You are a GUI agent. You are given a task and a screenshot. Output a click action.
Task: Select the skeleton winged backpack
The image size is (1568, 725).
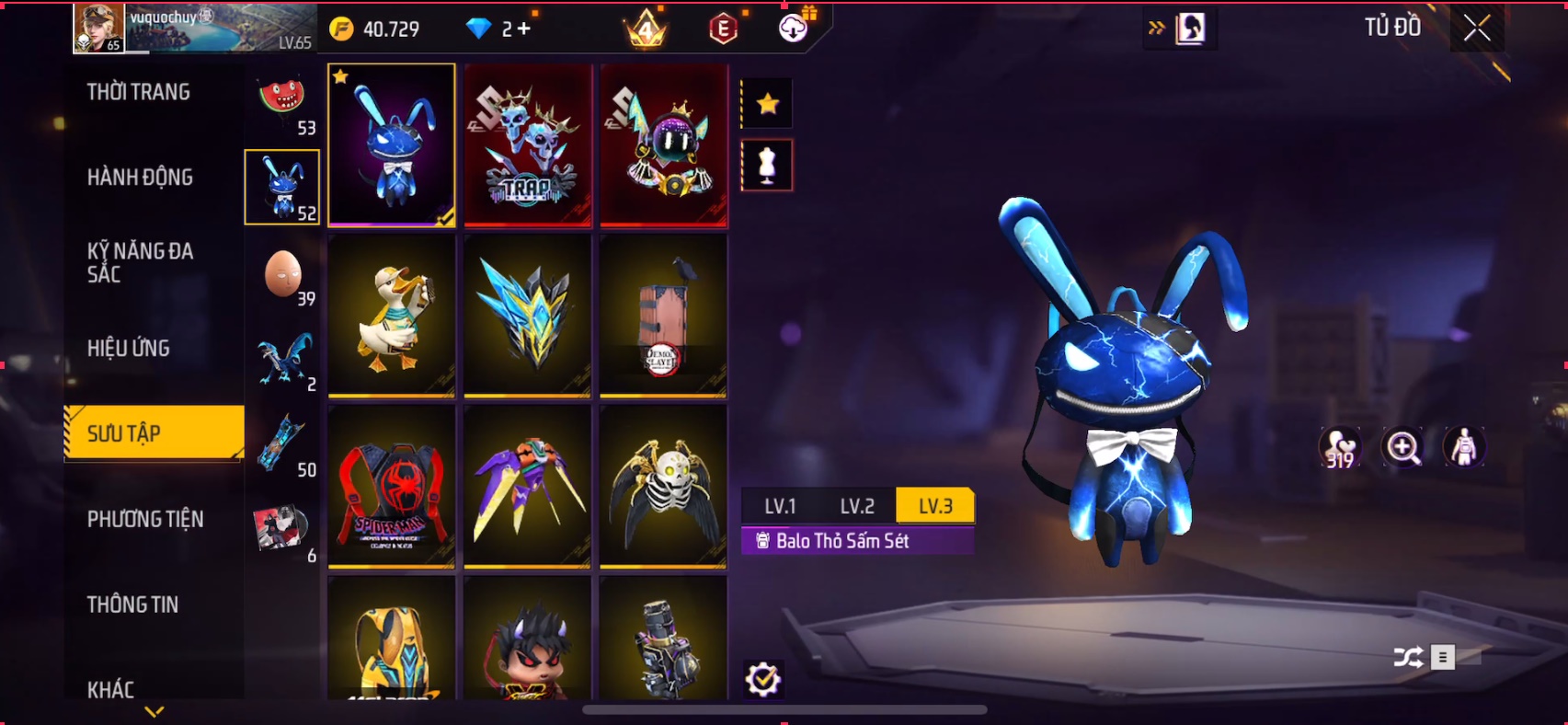coord(663,487)
